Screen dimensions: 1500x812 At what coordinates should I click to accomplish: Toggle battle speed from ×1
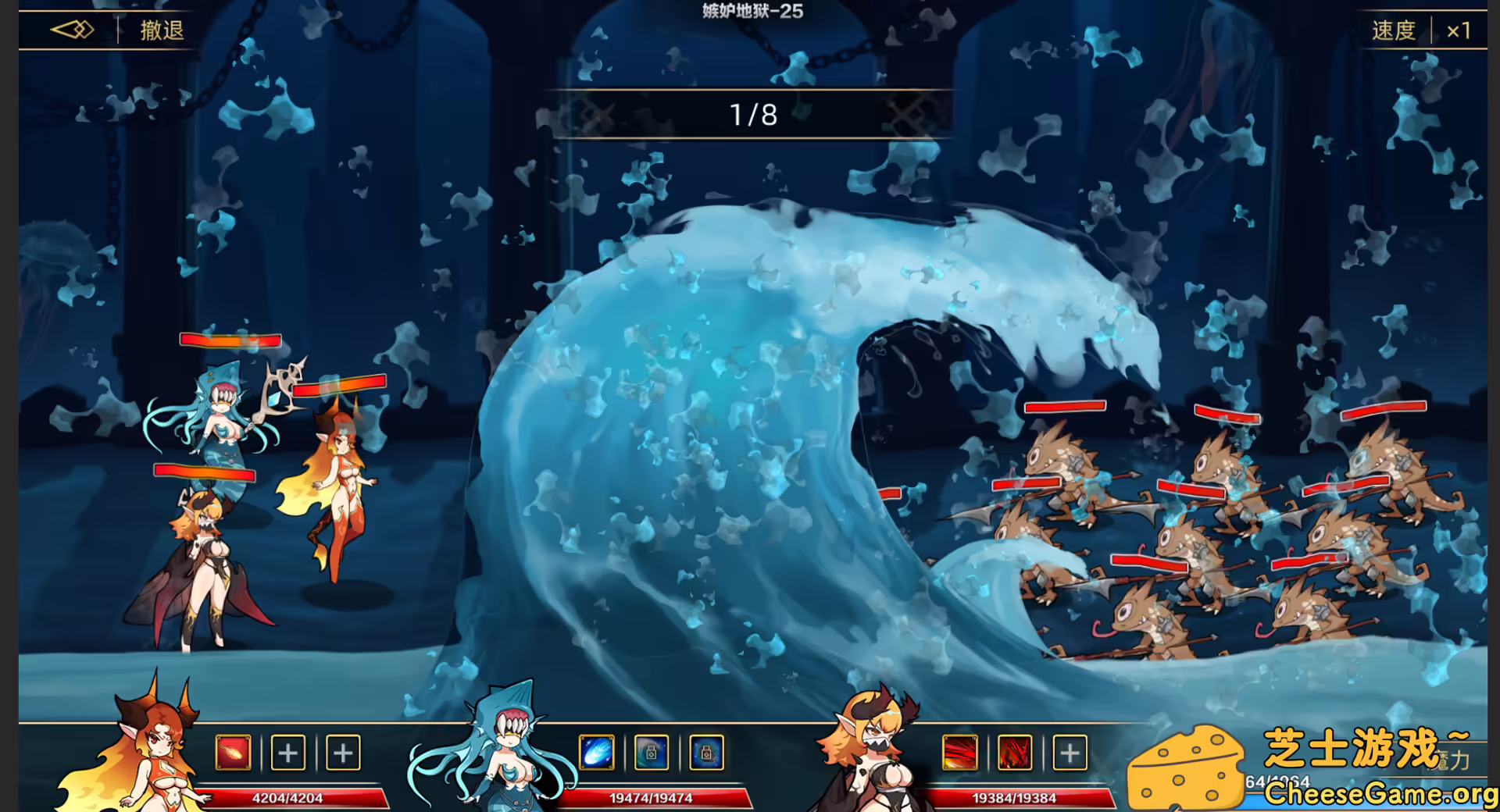coord(1458,30)
